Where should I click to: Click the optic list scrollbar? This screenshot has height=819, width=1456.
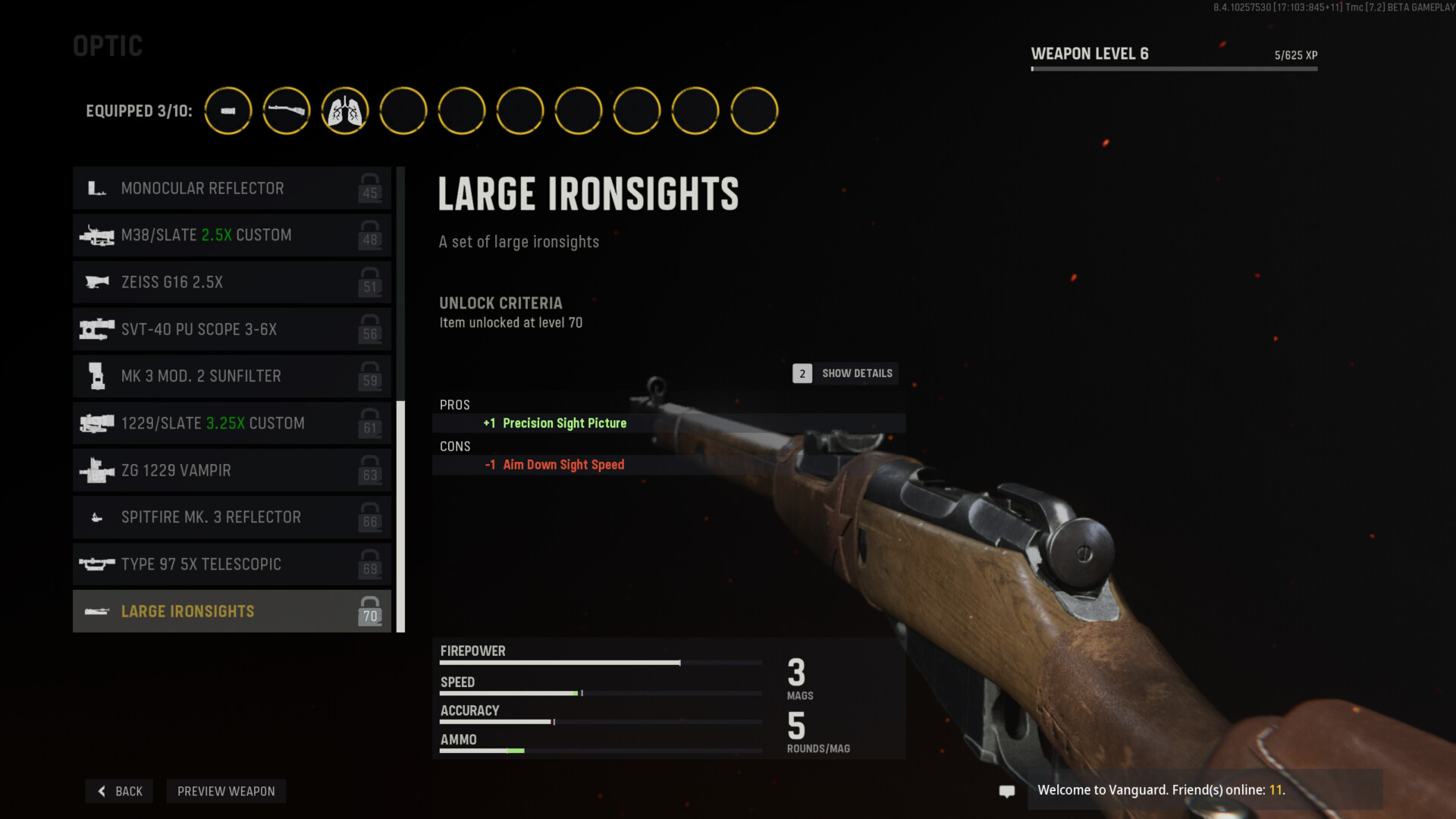point(400,516)
